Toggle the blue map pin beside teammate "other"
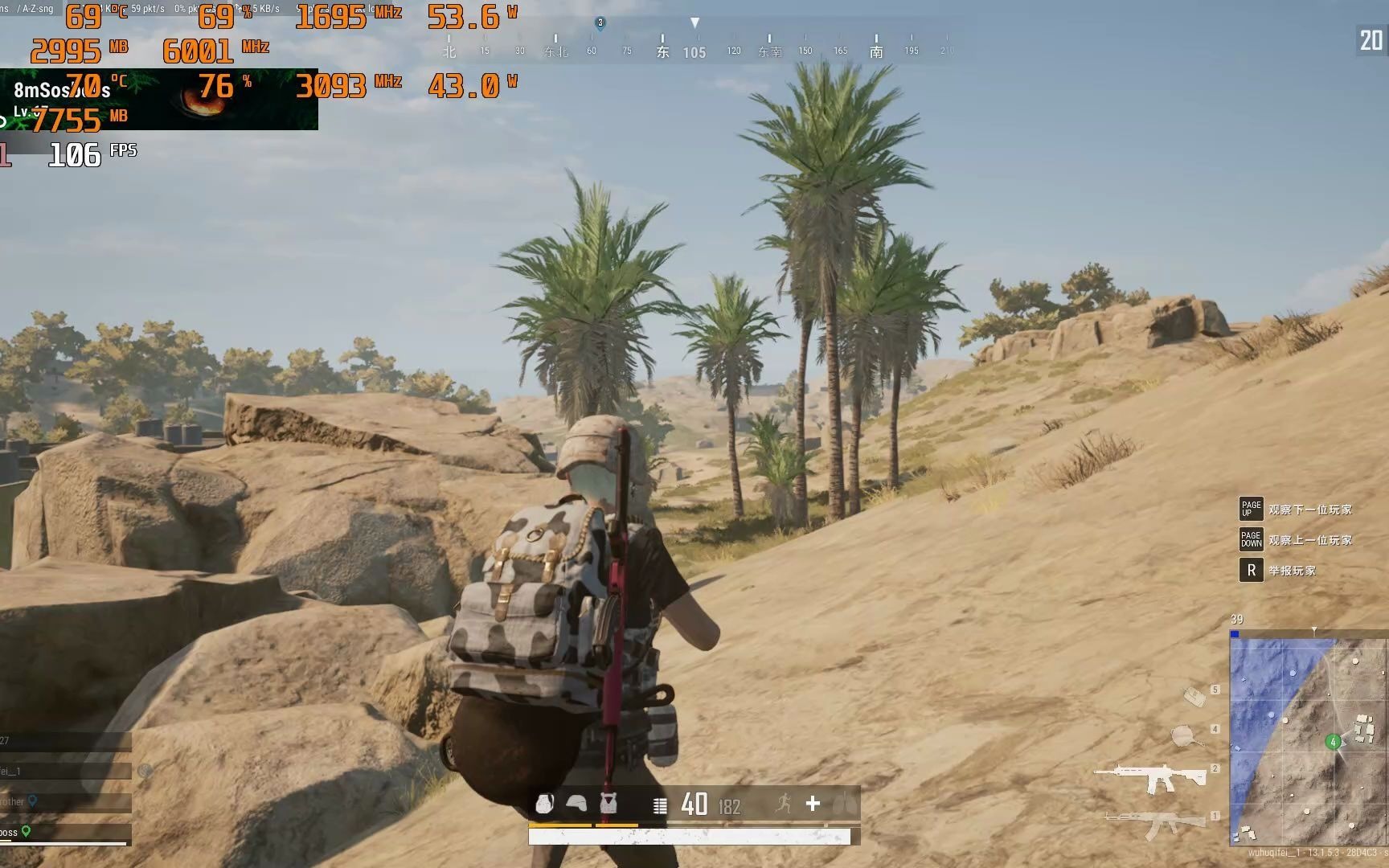 click(x=33, y=801)
